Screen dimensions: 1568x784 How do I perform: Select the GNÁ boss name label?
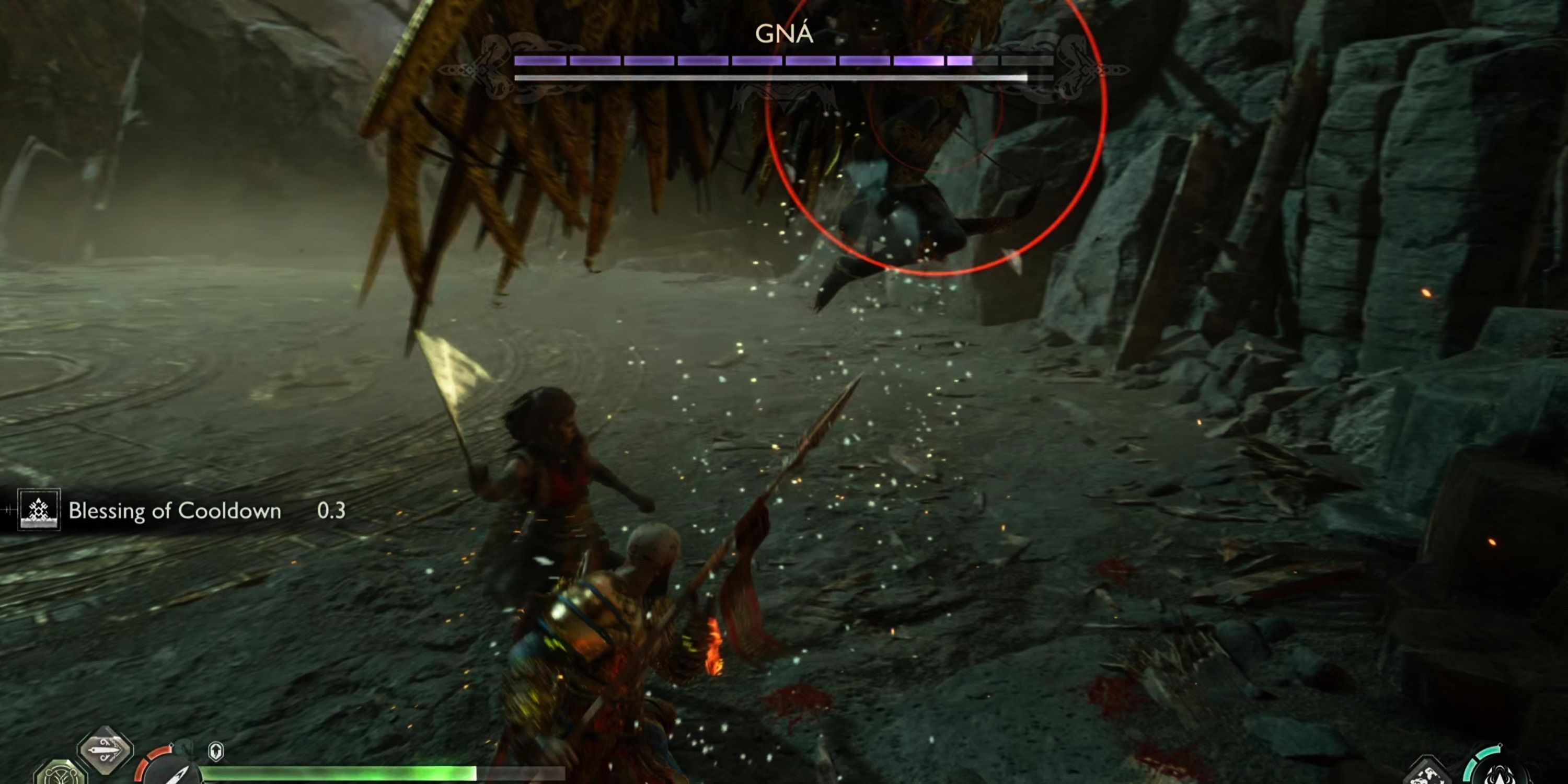pyautogui.click(x=784, y=34)
